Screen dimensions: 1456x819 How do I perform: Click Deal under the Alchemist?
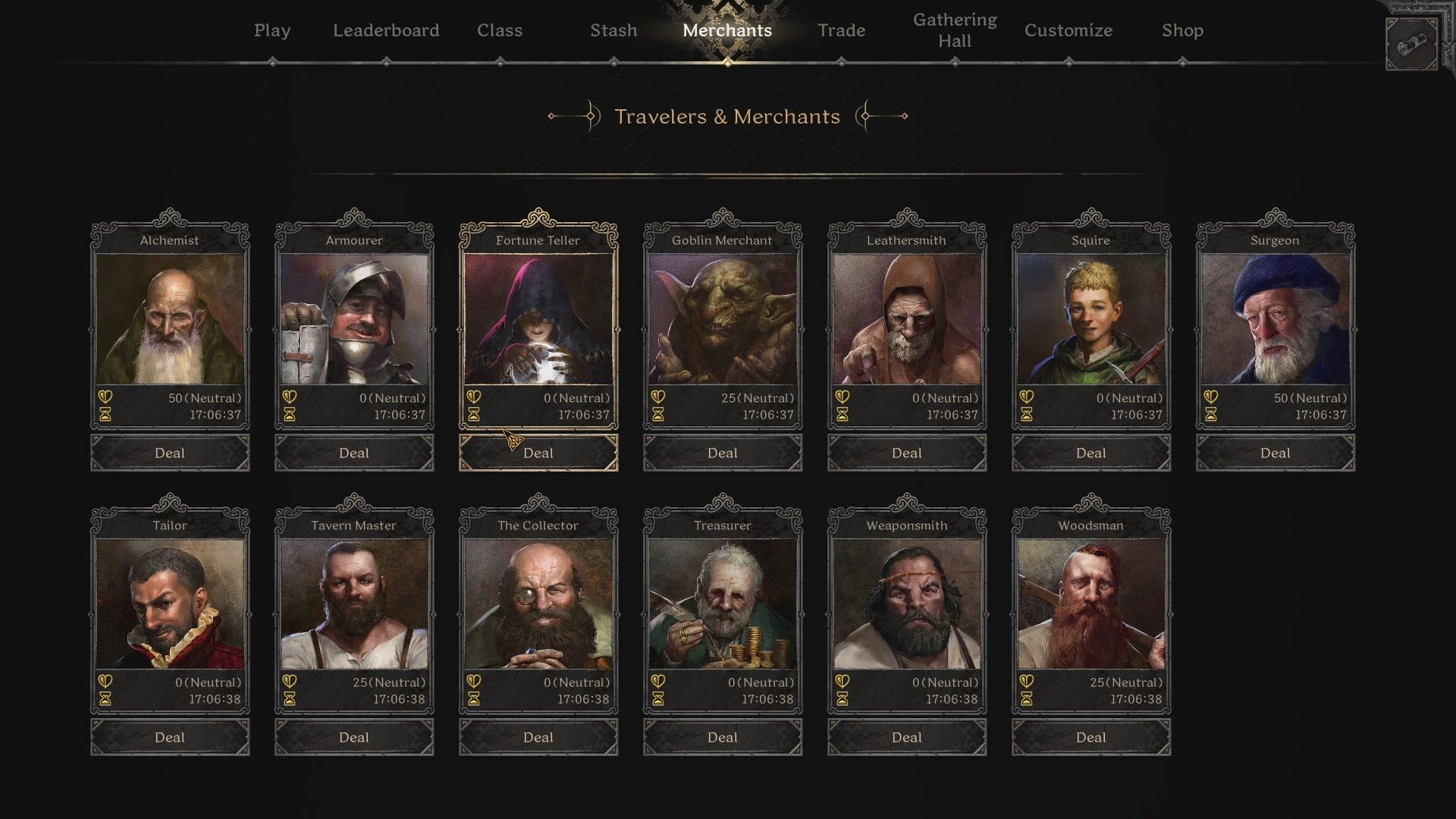click(170, 453)
